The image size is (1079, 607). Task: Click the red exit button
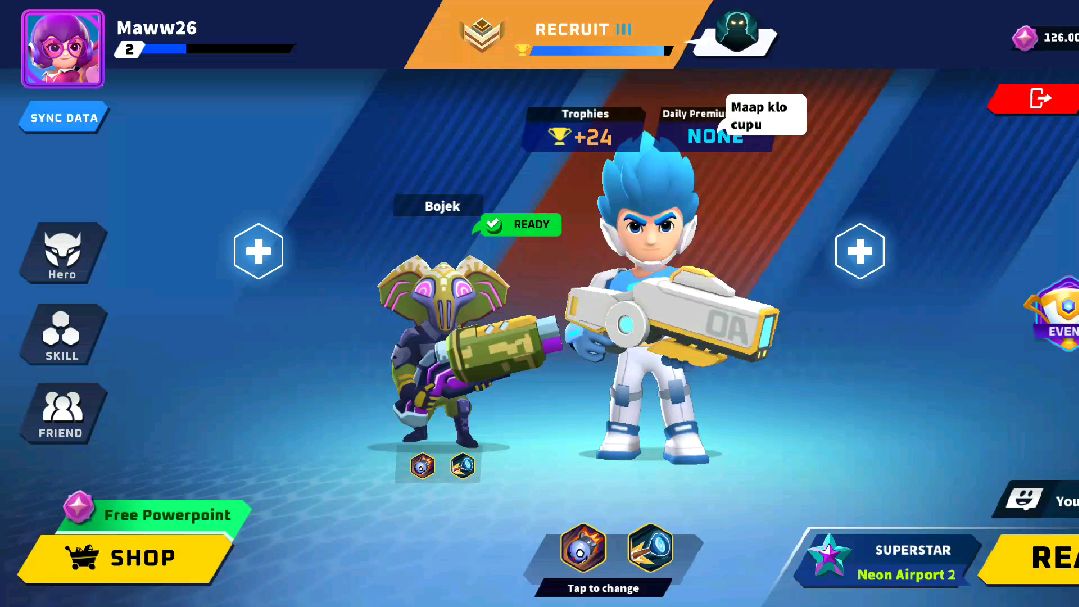point(1038,98)
